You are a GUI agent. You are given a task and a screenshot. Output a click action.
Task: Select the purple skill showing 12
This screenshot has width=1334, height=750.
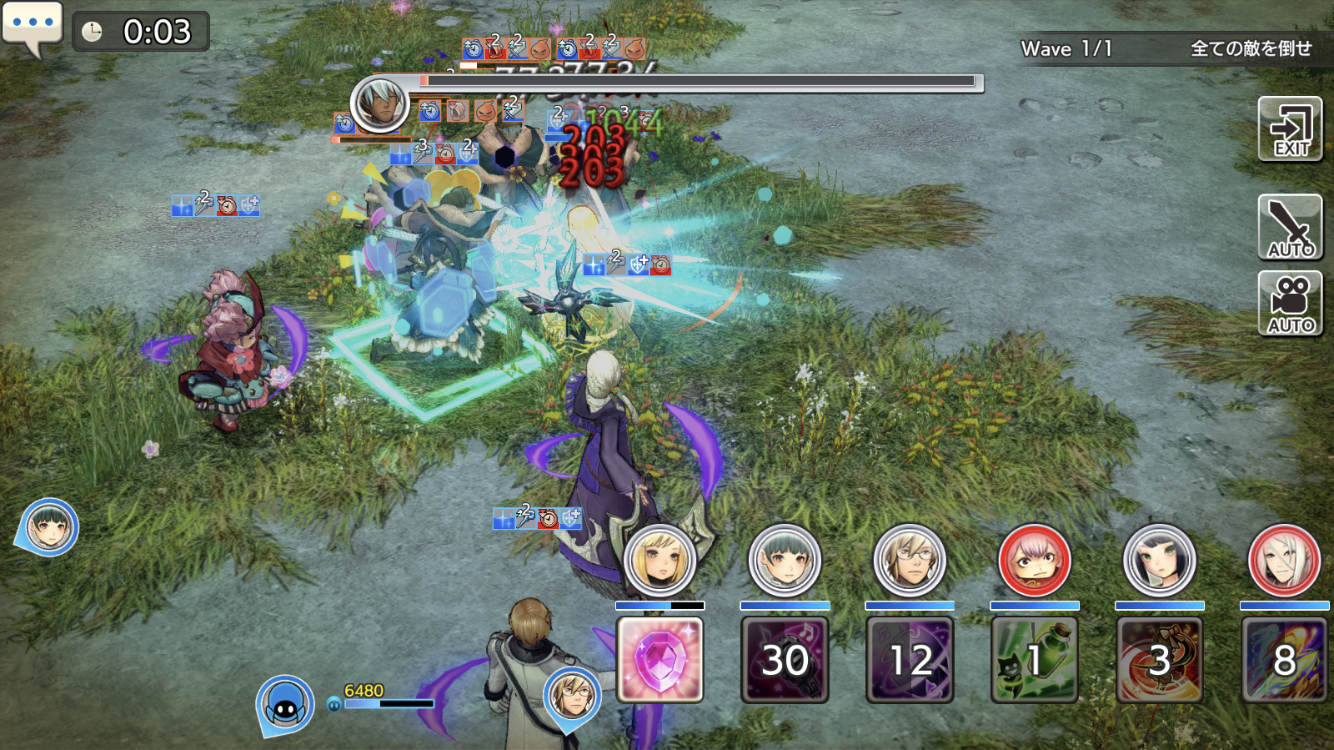[910, 659]
